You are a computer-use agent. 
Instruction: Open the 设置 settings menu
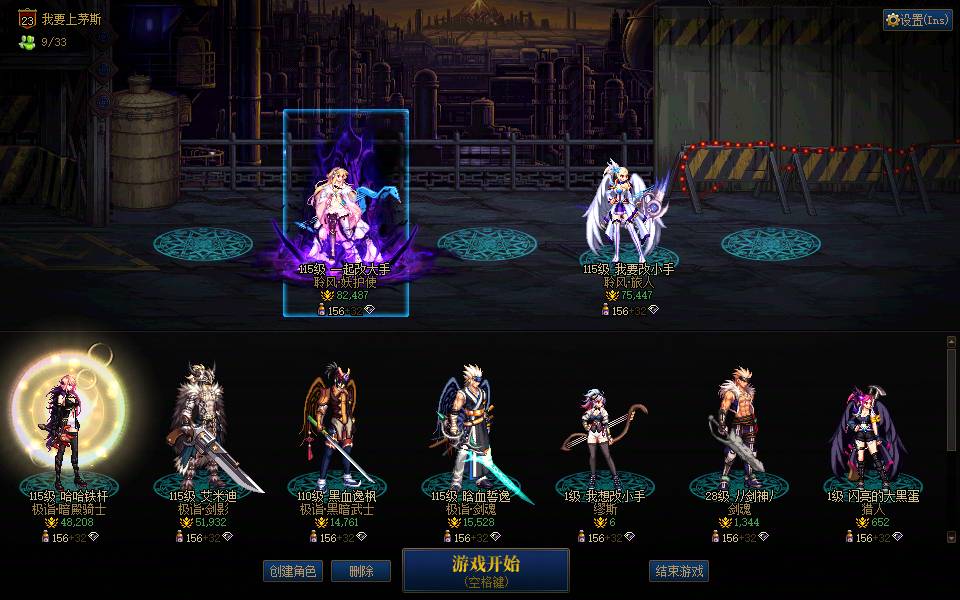917,19
